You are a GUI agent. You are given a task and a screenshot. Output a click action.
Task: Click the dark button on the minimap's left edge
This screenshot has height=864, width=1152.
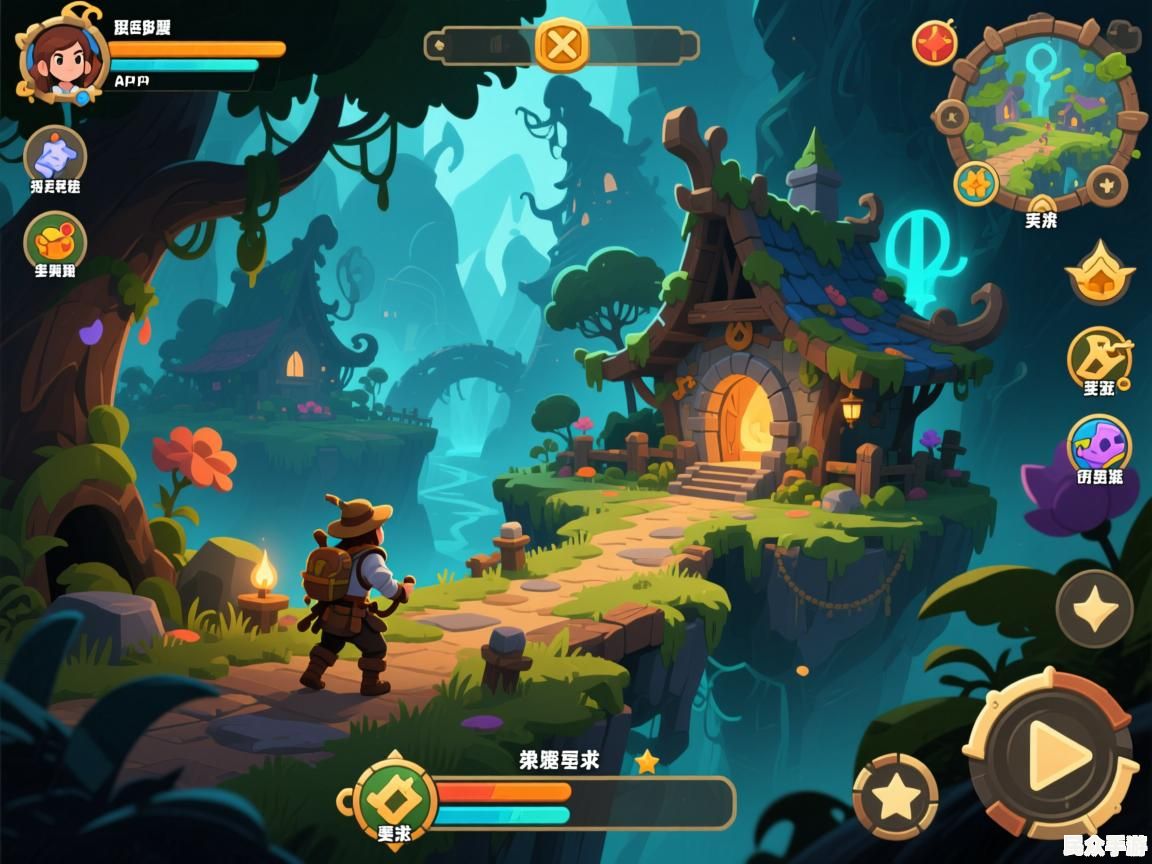click(950, 118)
